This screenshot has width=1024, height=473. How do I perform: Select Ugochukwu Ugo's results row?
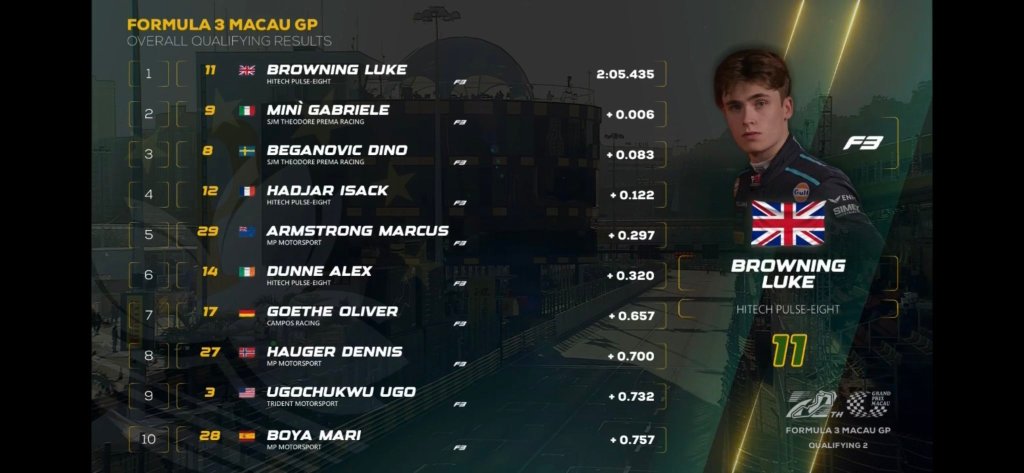pos(341,395)
